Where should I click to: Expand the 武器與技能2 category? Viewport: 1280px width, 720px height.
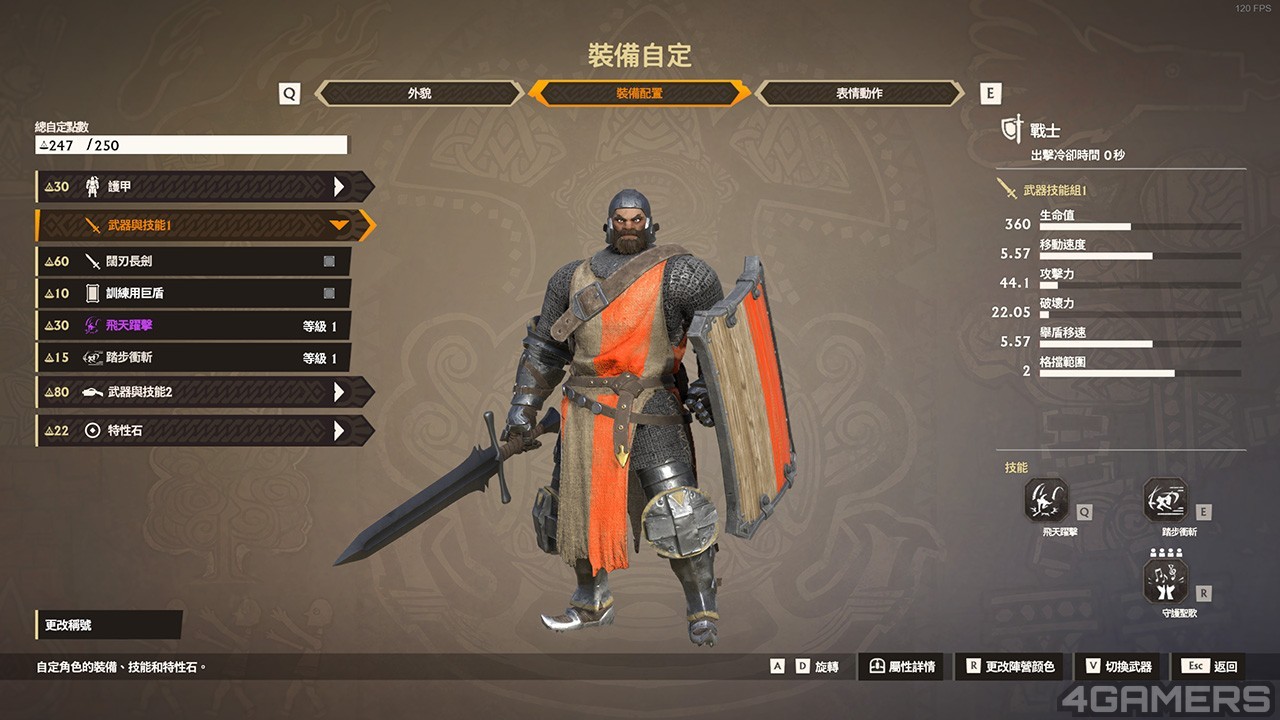tap(205, 392)
